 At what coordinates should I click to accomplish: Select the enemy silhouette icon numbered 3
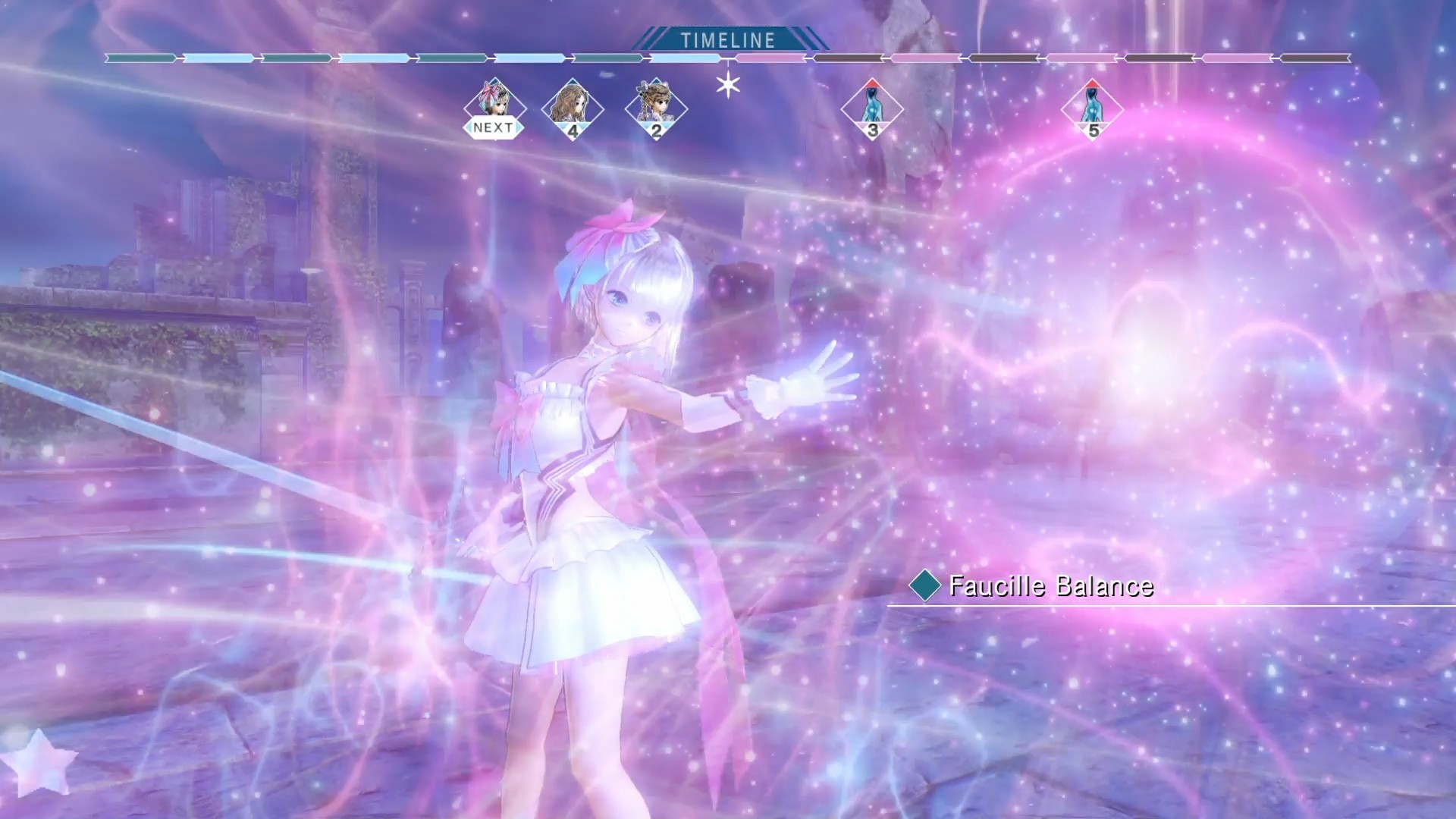coord(872,112)
